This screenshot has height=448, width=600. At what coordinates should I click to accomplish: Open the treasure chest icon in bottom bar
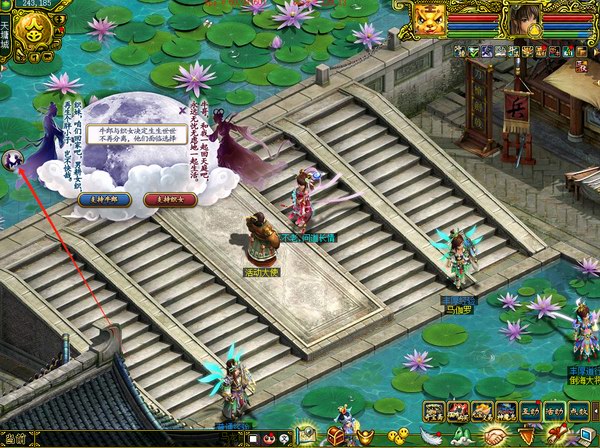click(336, 435)
